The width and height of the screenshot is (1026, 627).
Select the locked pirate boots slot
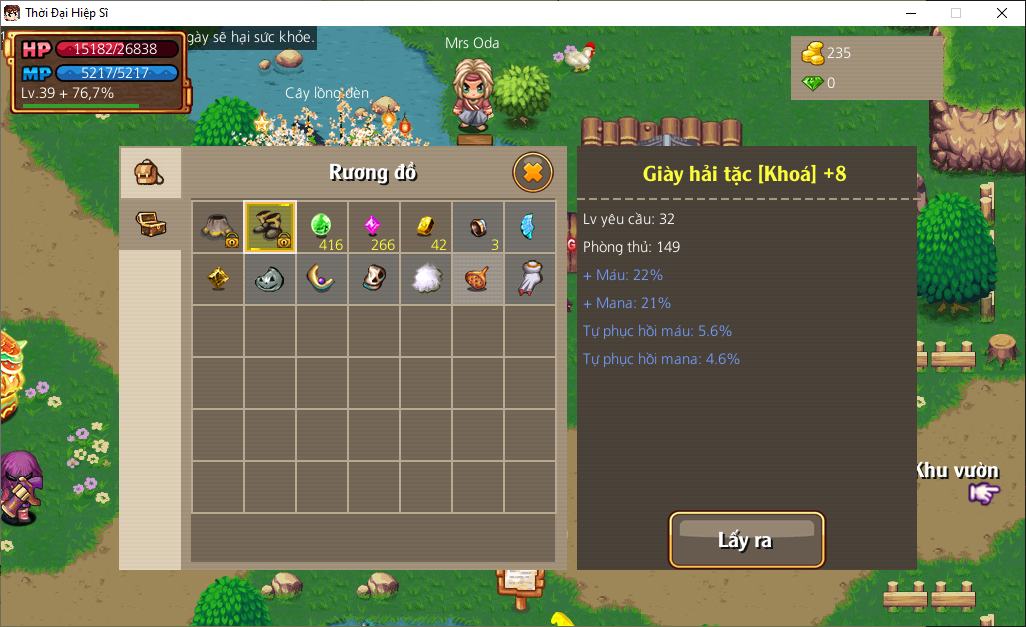(270, 227)
